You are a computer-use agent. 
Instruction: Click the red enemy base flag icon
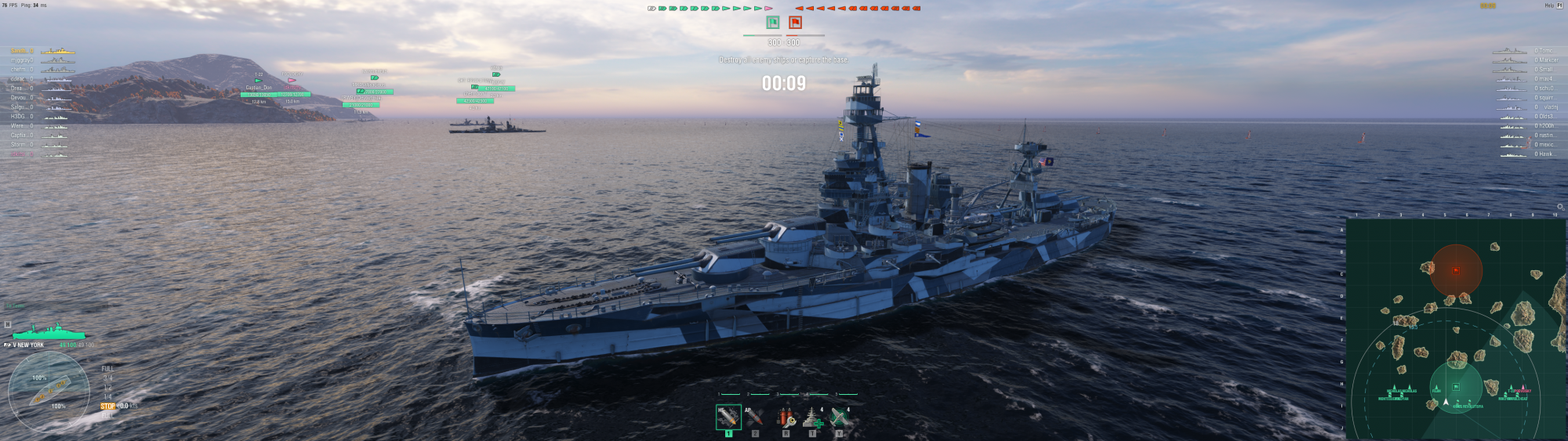796,23
